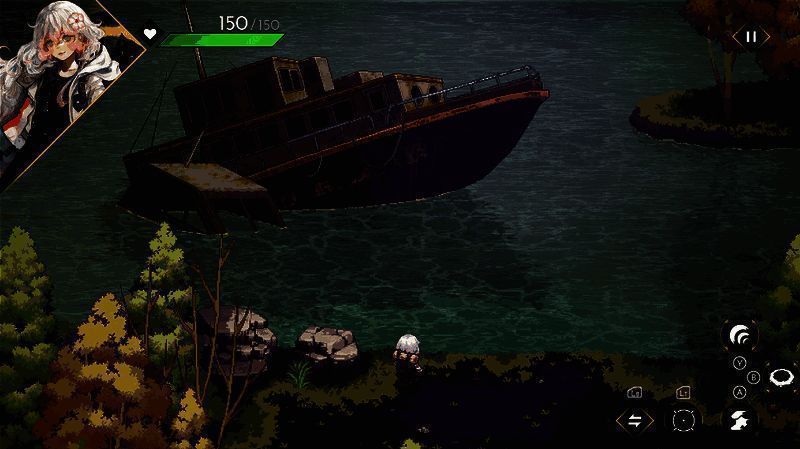The image size is (800, 449).
Task: Pause the game with the diamond pause button
Action: pos(750,37)
